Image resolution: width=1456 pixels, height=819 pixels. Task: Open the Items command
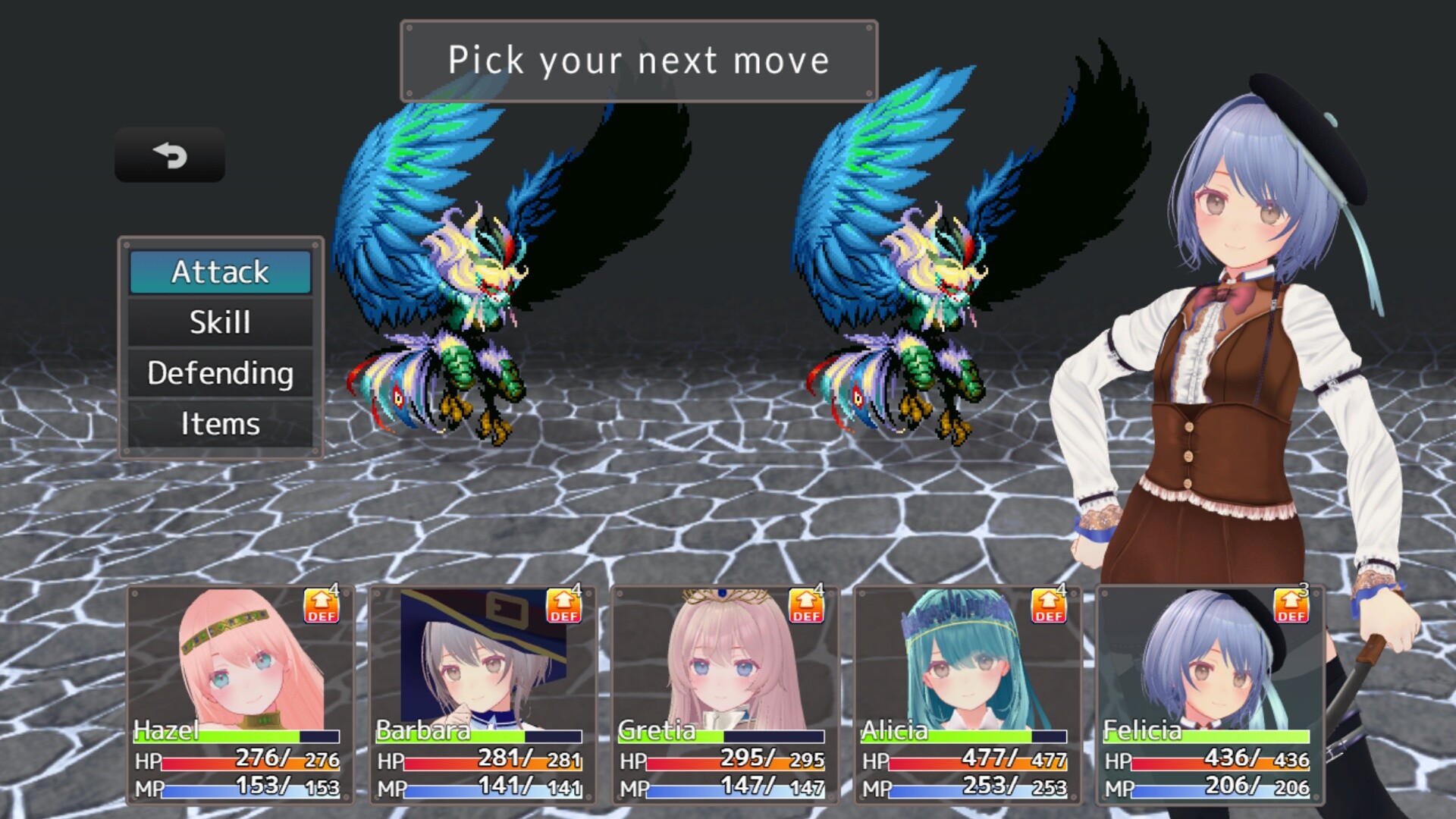point(221,423)
